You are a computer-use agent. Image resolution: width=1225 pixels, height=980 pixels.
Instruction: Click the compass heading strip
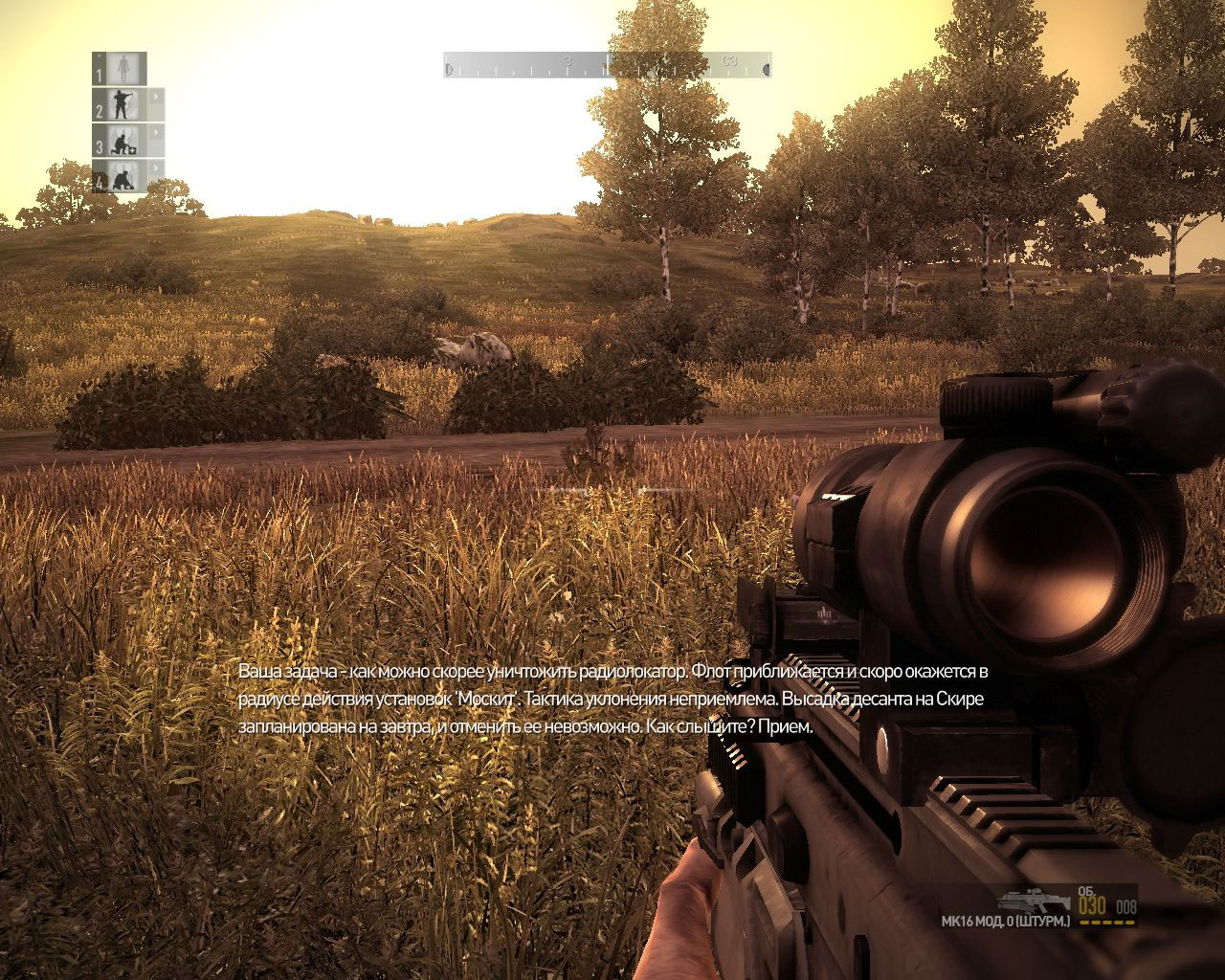coord(607,66)
